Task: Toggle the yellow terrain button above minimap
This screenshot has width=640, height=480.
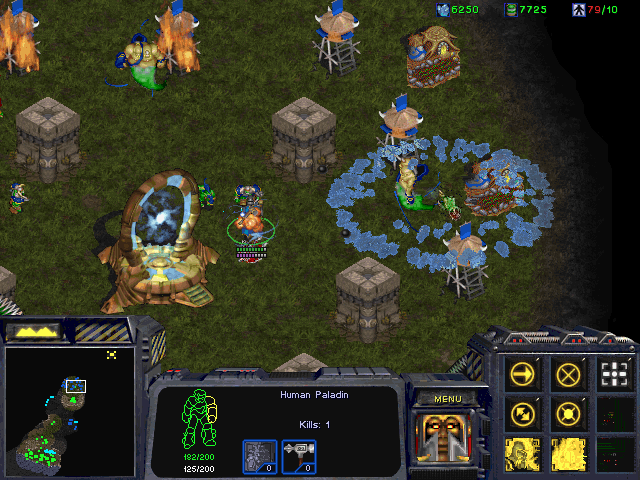Action: click(x=32, y=331)
